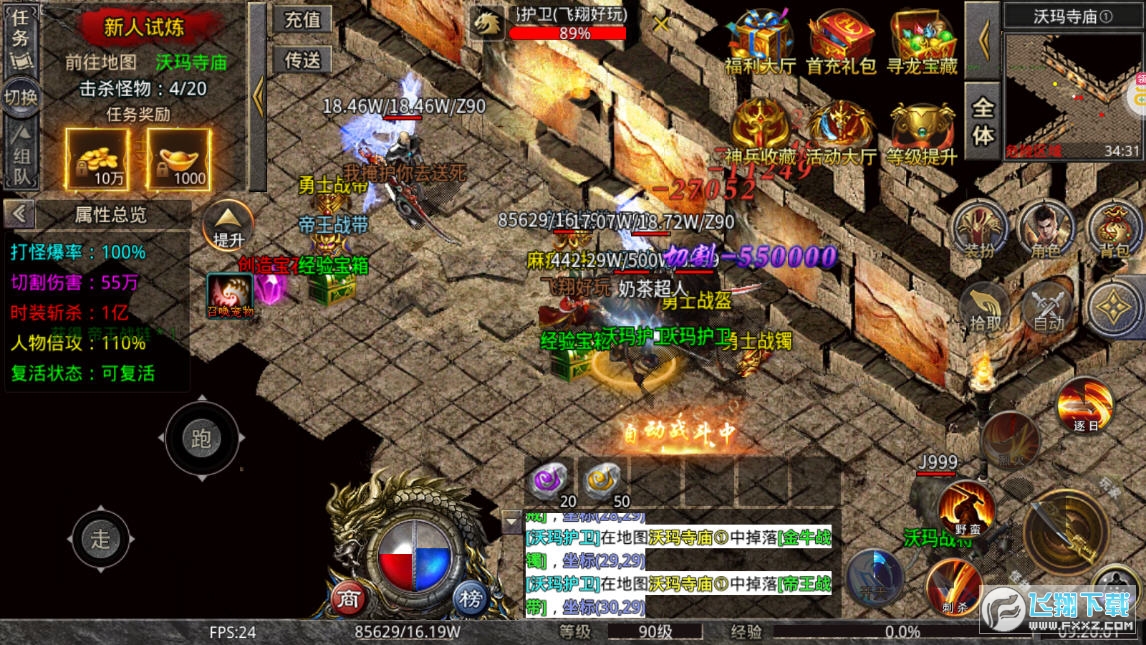Open the 寻龙宝藏 dragon treasure chest
Image resolution: width=1146 pixels, height=645 pixels.
[922, 43]
